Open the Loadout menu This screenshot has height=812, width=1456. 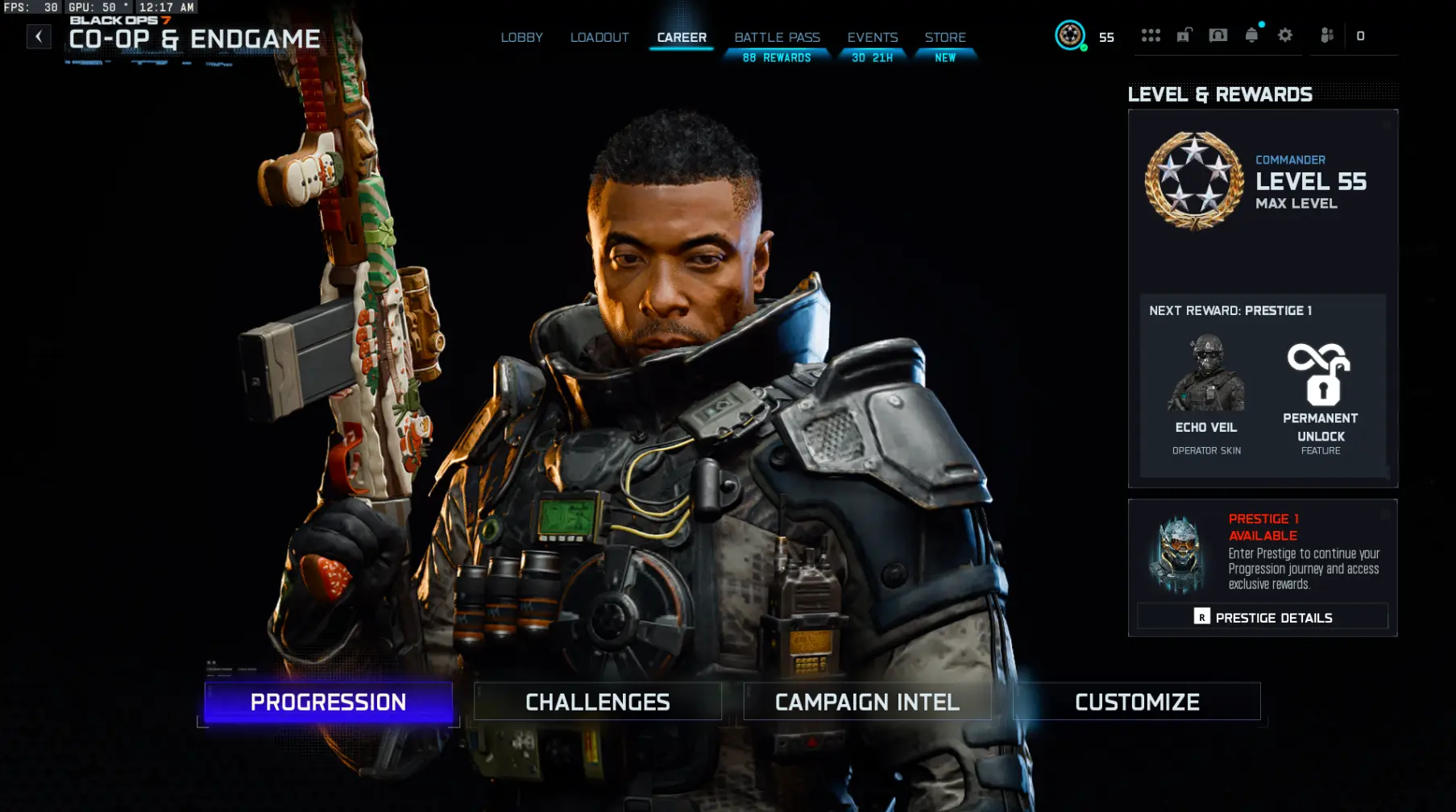(x=599, y=37)
